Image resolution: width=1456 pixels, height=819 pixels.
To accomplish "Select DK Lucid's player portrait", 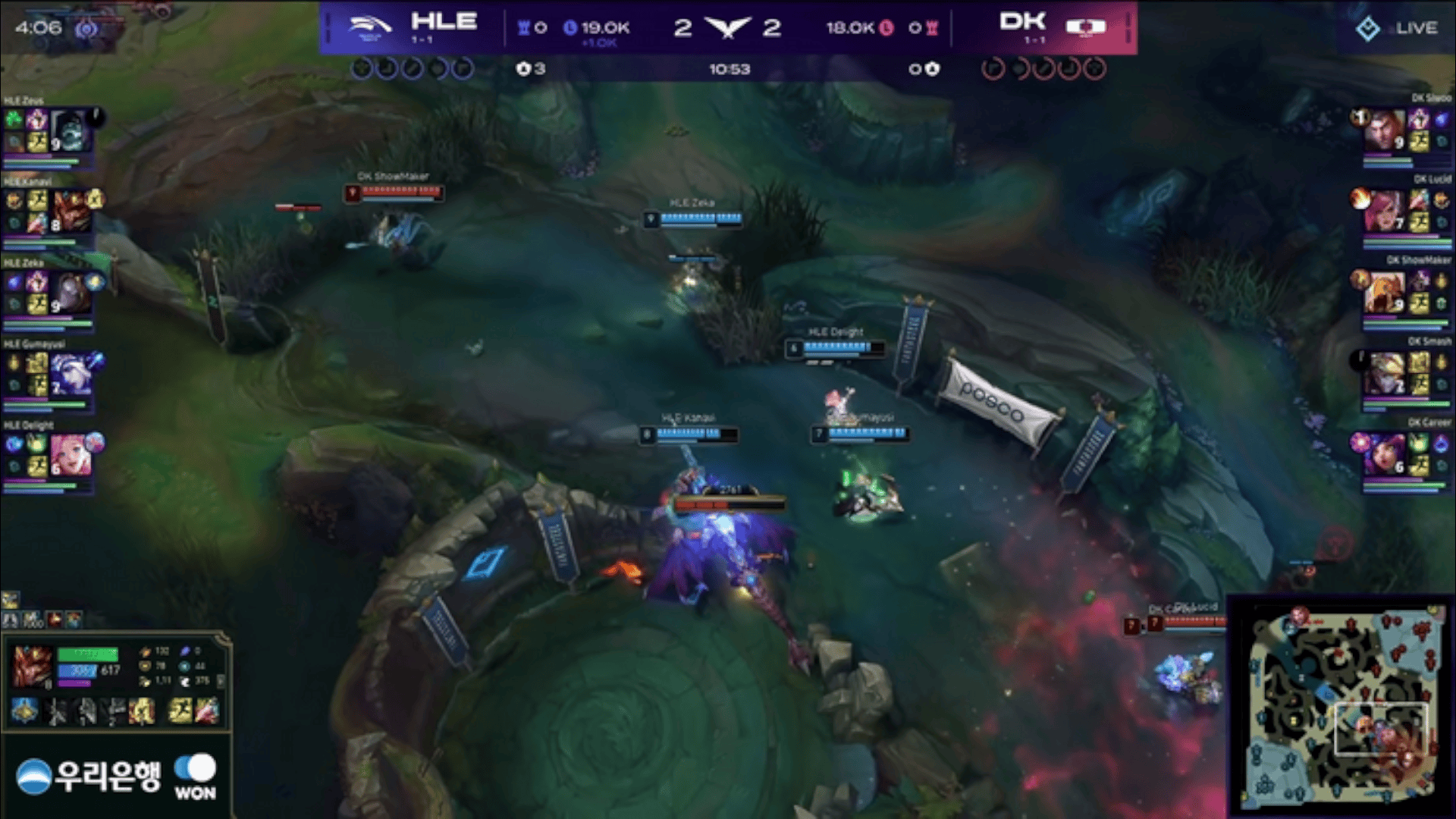I will click(1383, 212).
